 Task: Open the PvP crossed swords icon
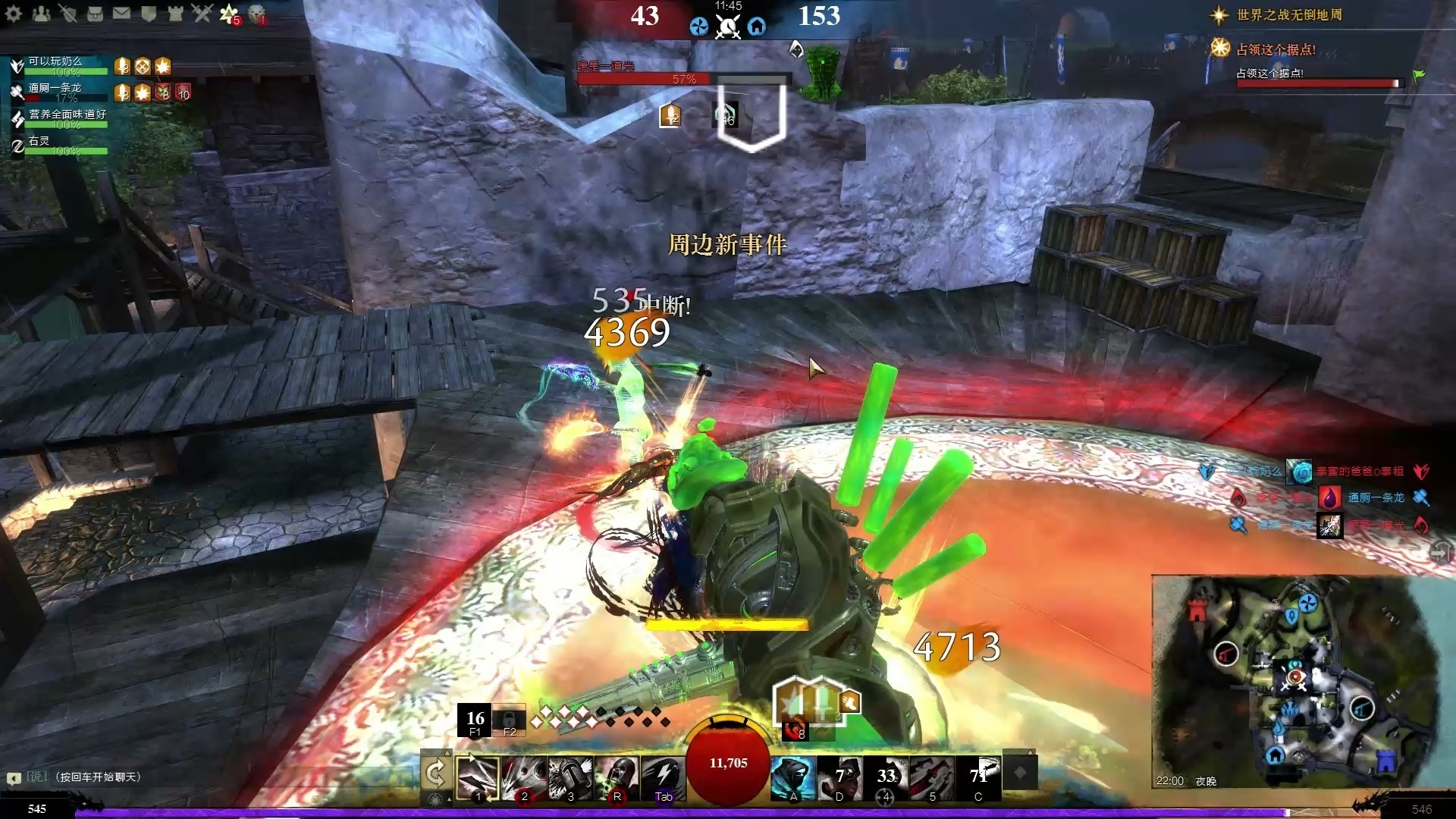pos(202,13)
